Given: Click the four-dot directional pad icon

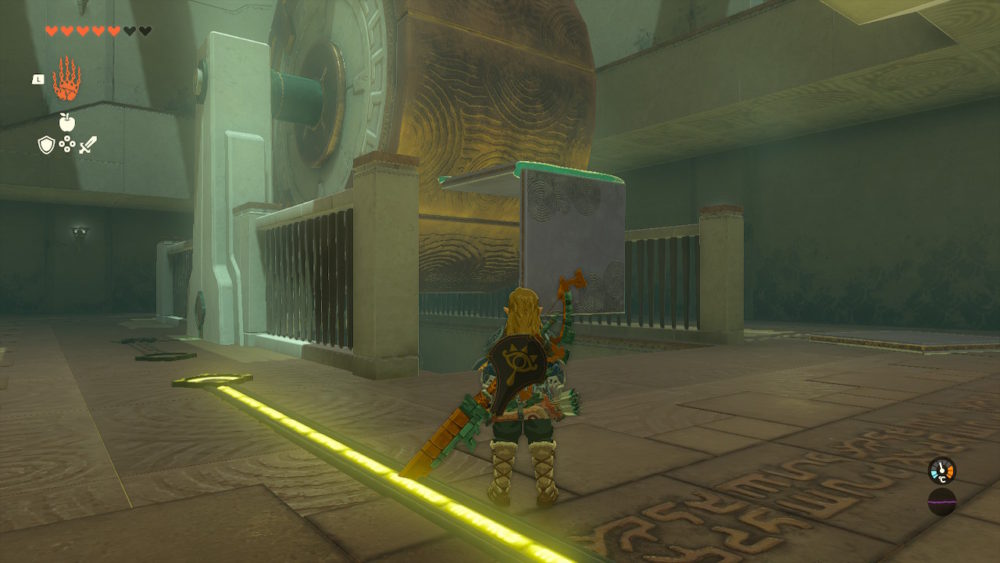Looking at the screenshot, I should tap(67, 145).
